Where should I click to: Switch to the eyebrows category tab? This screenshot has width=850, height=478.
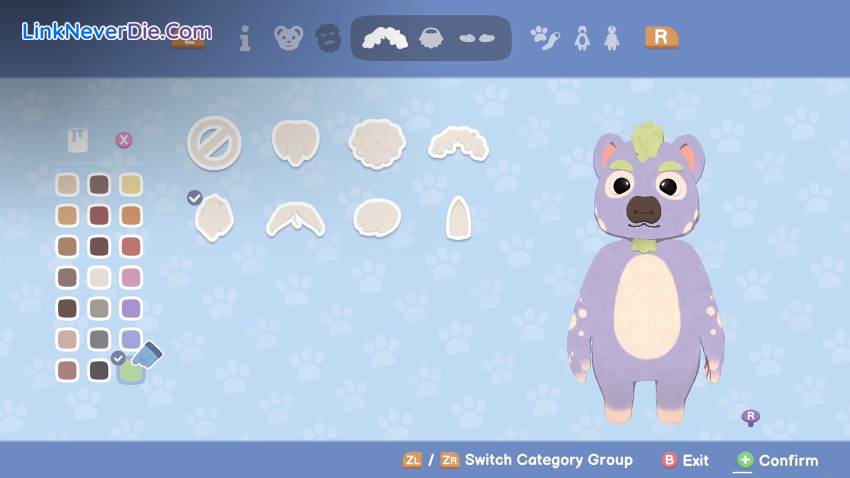coord(477,38)
